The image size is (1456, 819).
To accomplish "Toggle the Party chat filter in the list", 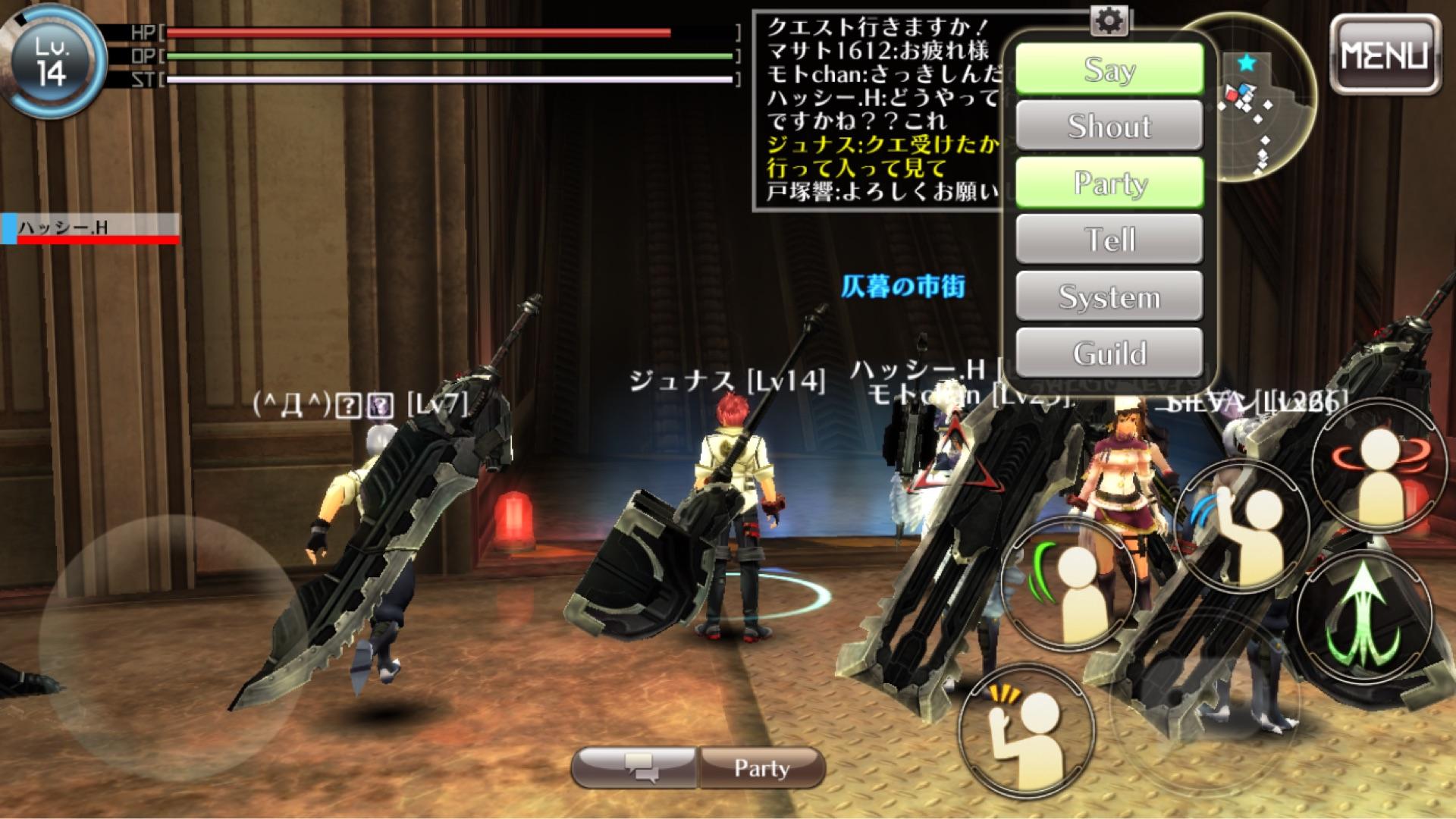I will tap(1109, 183).
